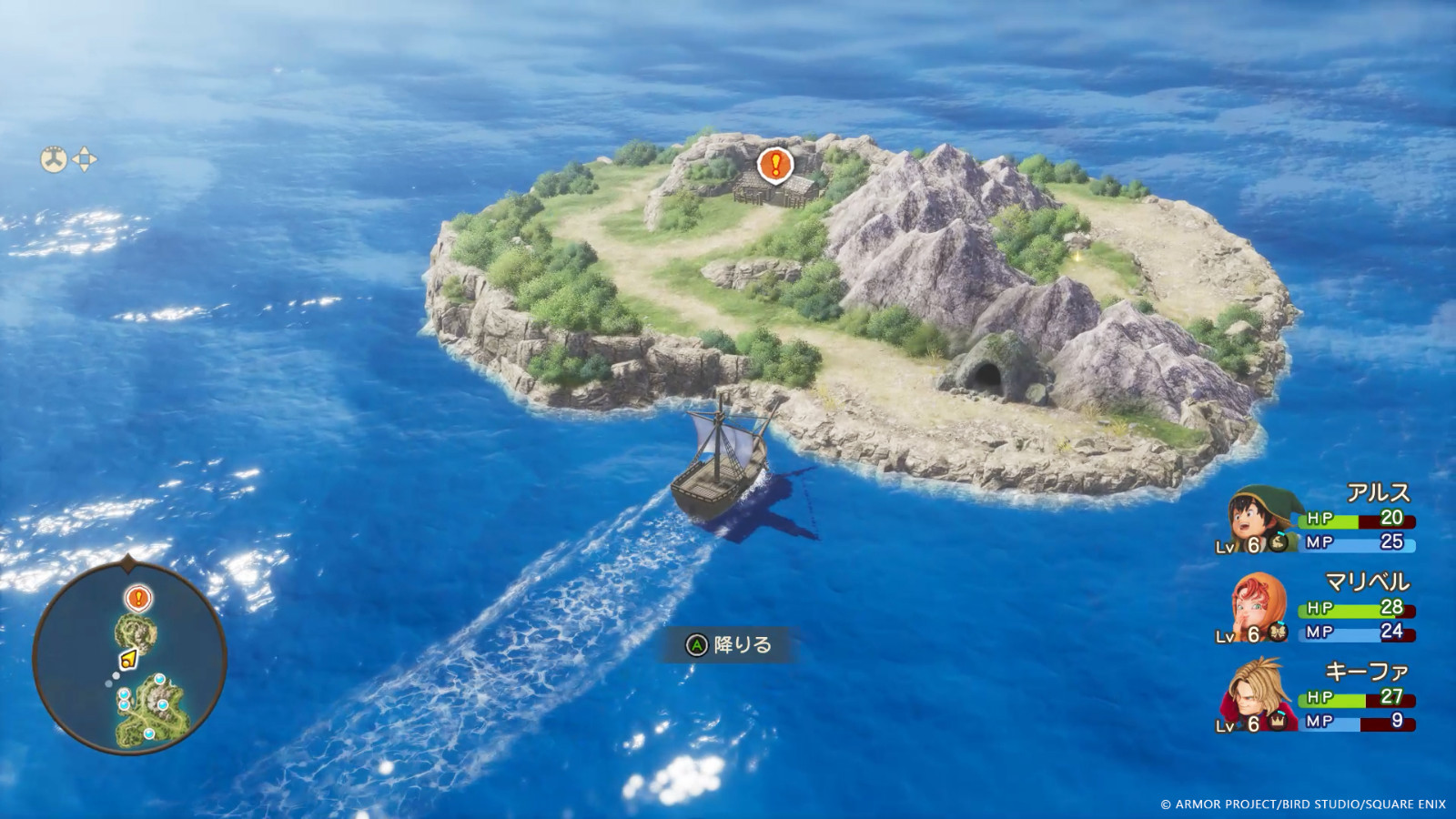Click the ribbon emblem beside マリベル's level
The width and height of the screenshot is (1456, 819).
point(1278,630)
